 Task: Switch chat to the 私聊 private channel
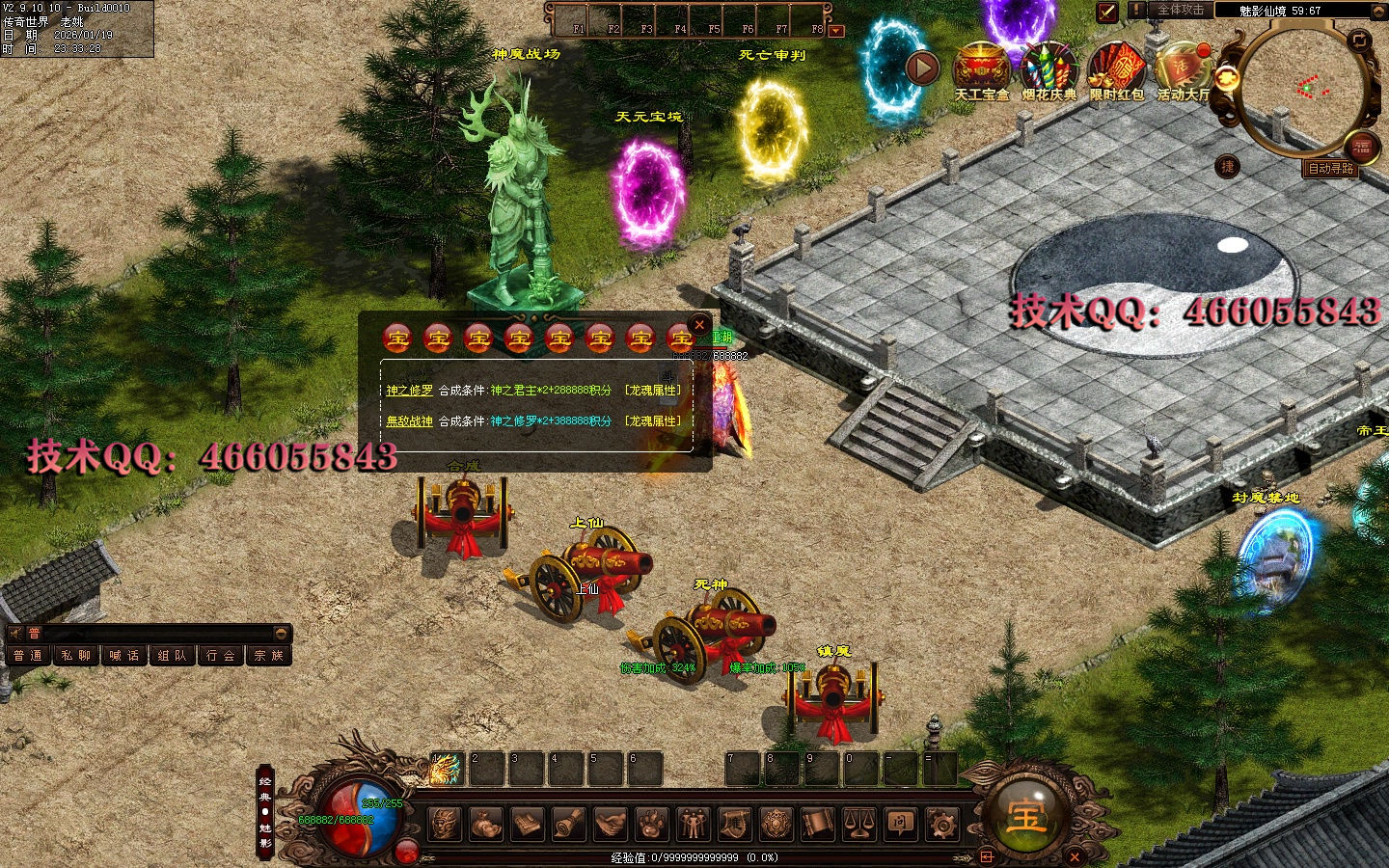[x=76, y=656]
